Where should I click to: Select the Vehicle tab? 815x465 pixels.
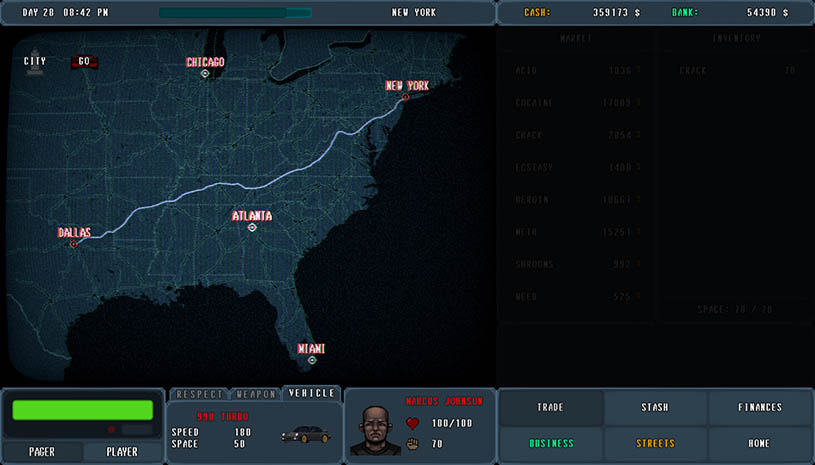pos(311,393)
